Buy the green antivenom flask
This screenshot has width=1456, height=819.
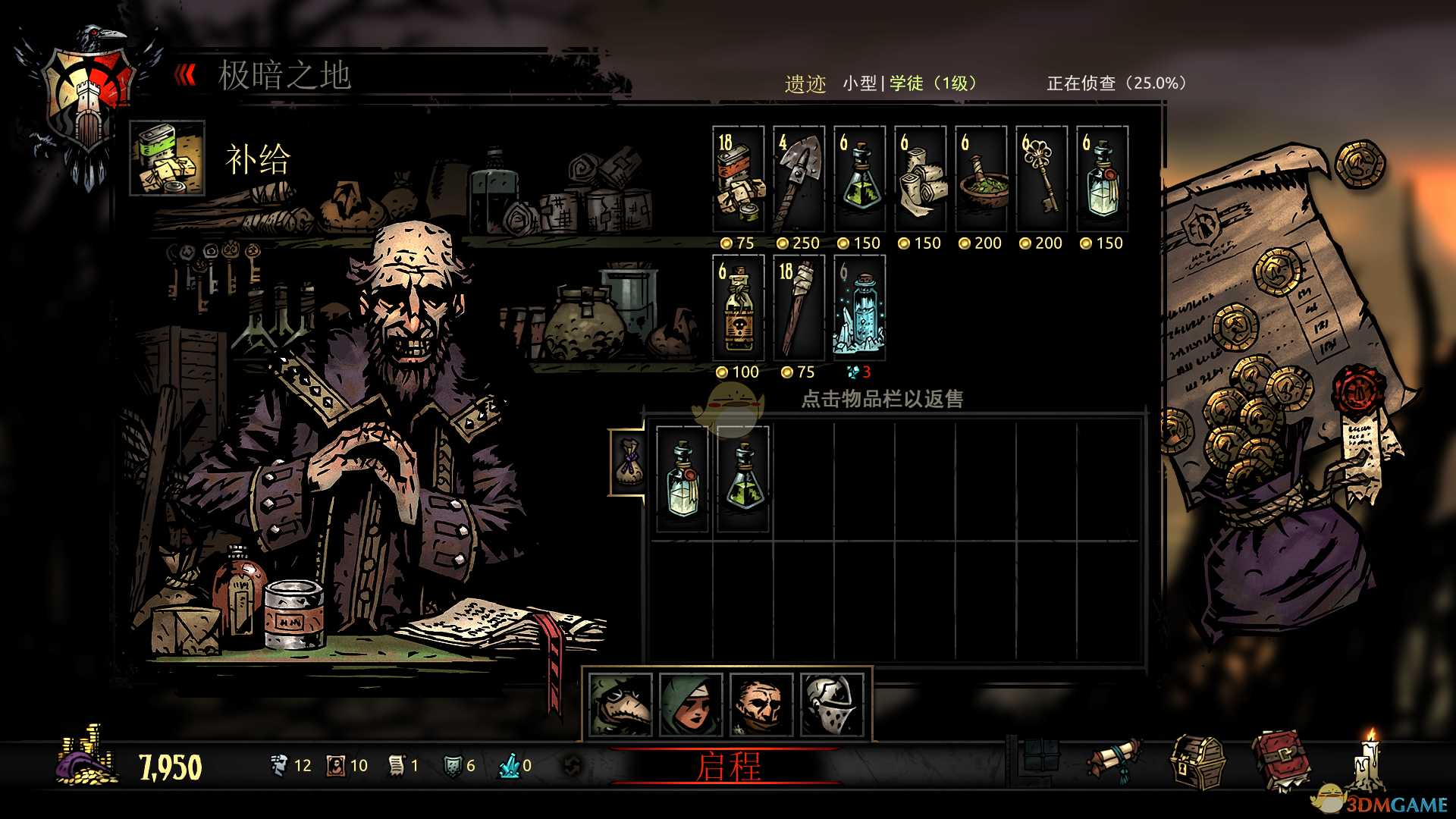pos(859,180)
